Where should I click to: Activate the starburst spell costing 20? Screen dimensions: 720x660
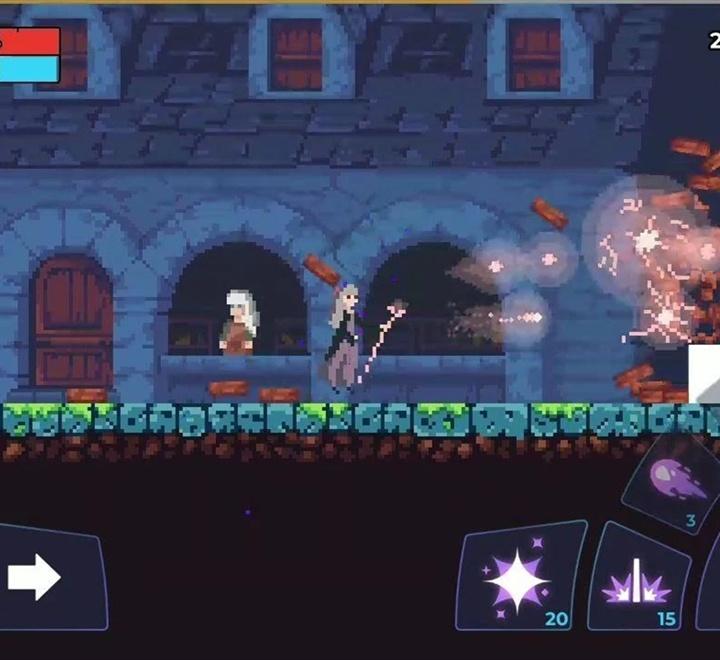519,579
